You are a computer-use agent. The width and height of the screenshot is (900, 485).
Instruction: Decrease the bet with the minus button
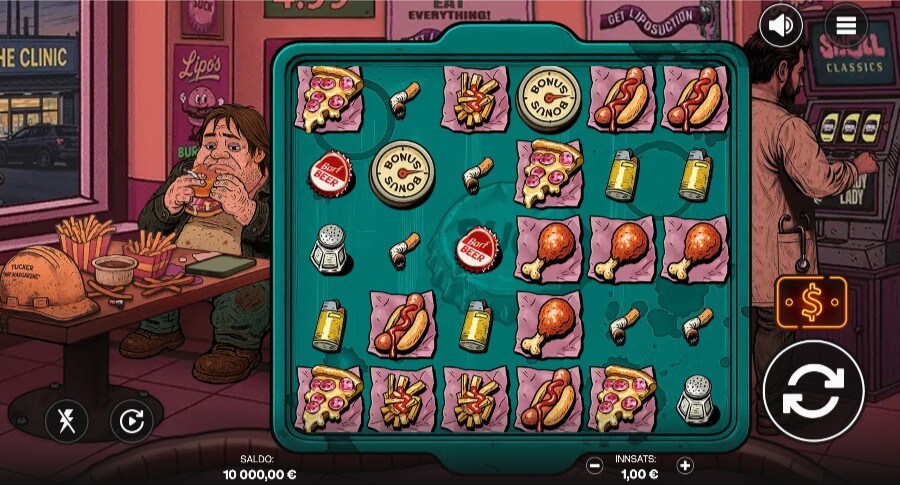pos(594,465)
